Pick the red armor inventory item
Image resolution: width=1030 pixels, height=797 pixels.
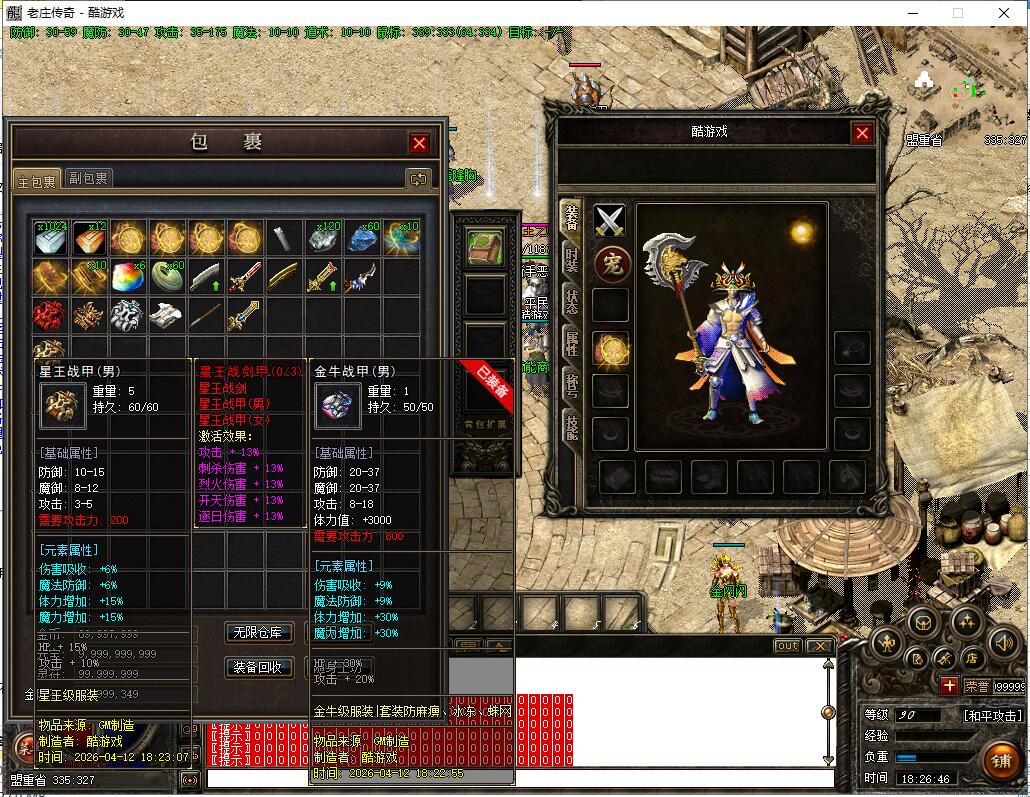pos(49,315)
